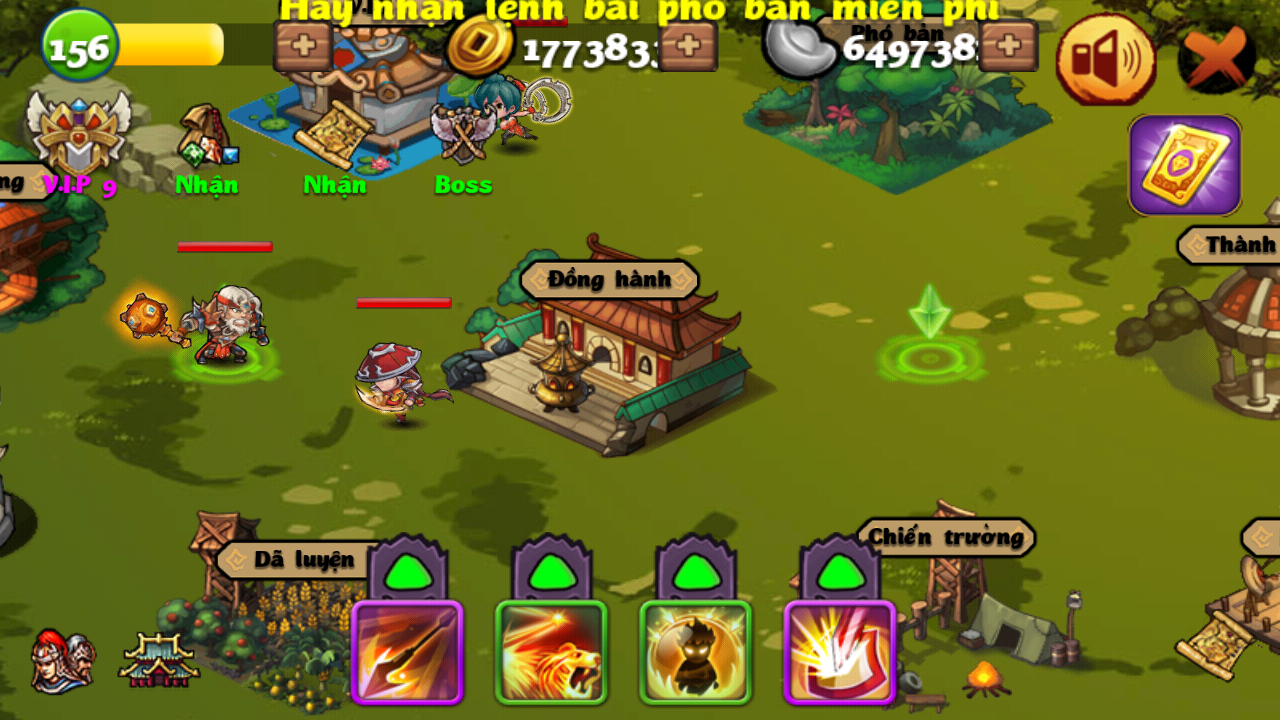
Task: Open the pagoda building icon
Action: click(x=158, y=660)
